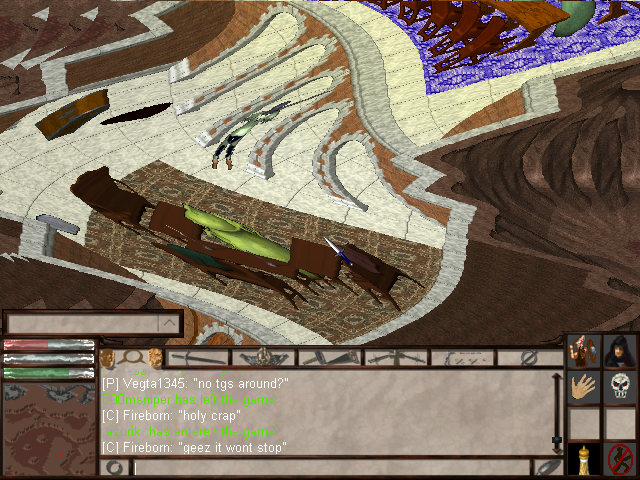Select the white skull icon
The height and width of the screenshot is (480, 640).
tap(620, 386)
